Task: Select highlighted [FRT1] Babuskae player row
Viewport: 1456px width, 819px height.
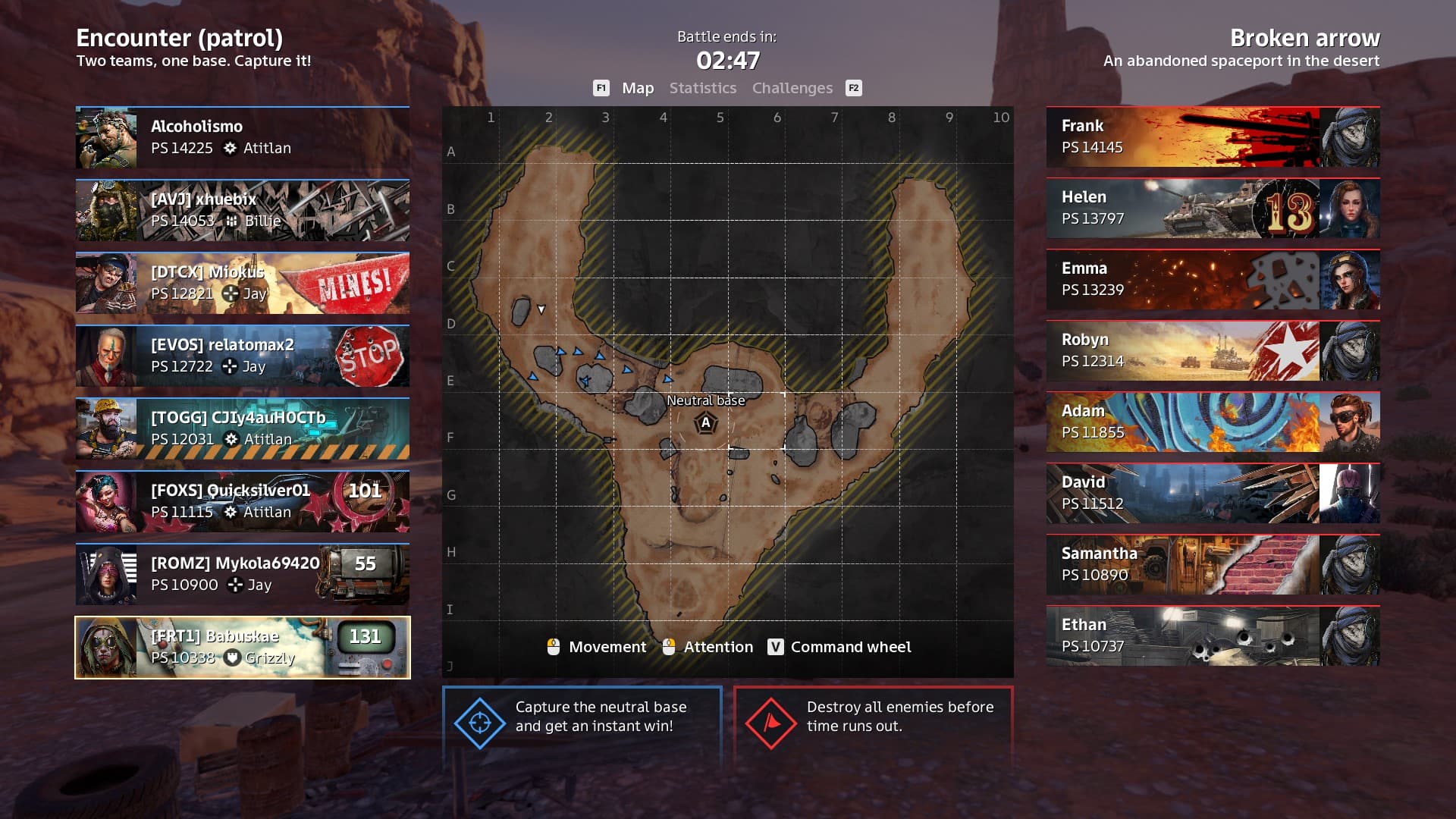Action: point(243,647)
